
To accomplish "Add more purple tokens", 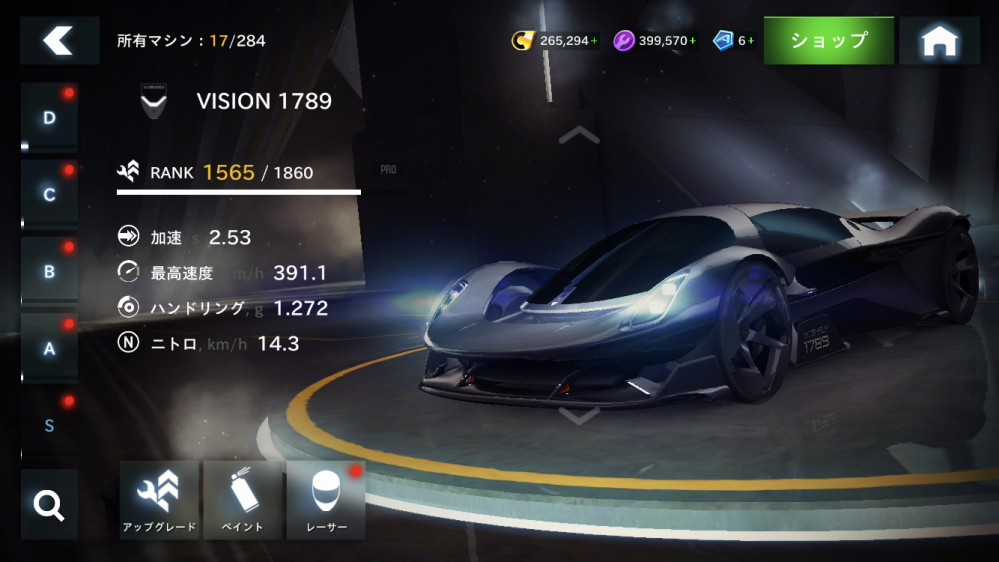I will point(692,41).
